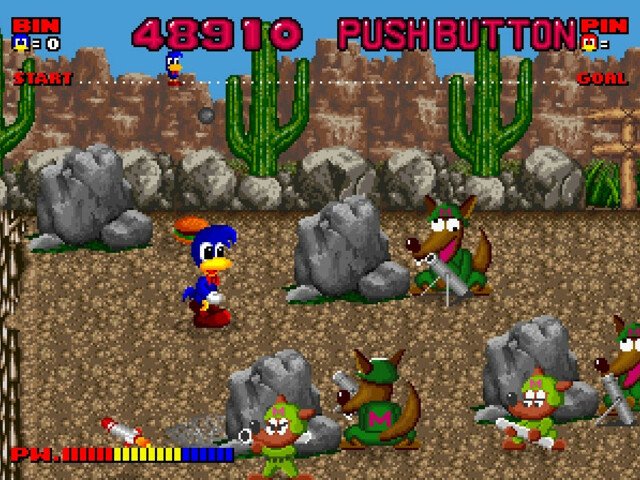Click Bin's blue duck lives icon
This screenshot has height=480, width=640.
(x=20, y=43)
